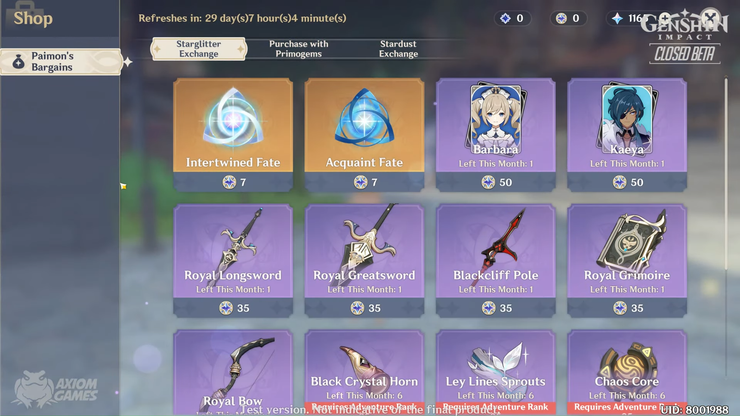
Task: Choose the Black Crystal Horn material
Action: click(364, 372)
